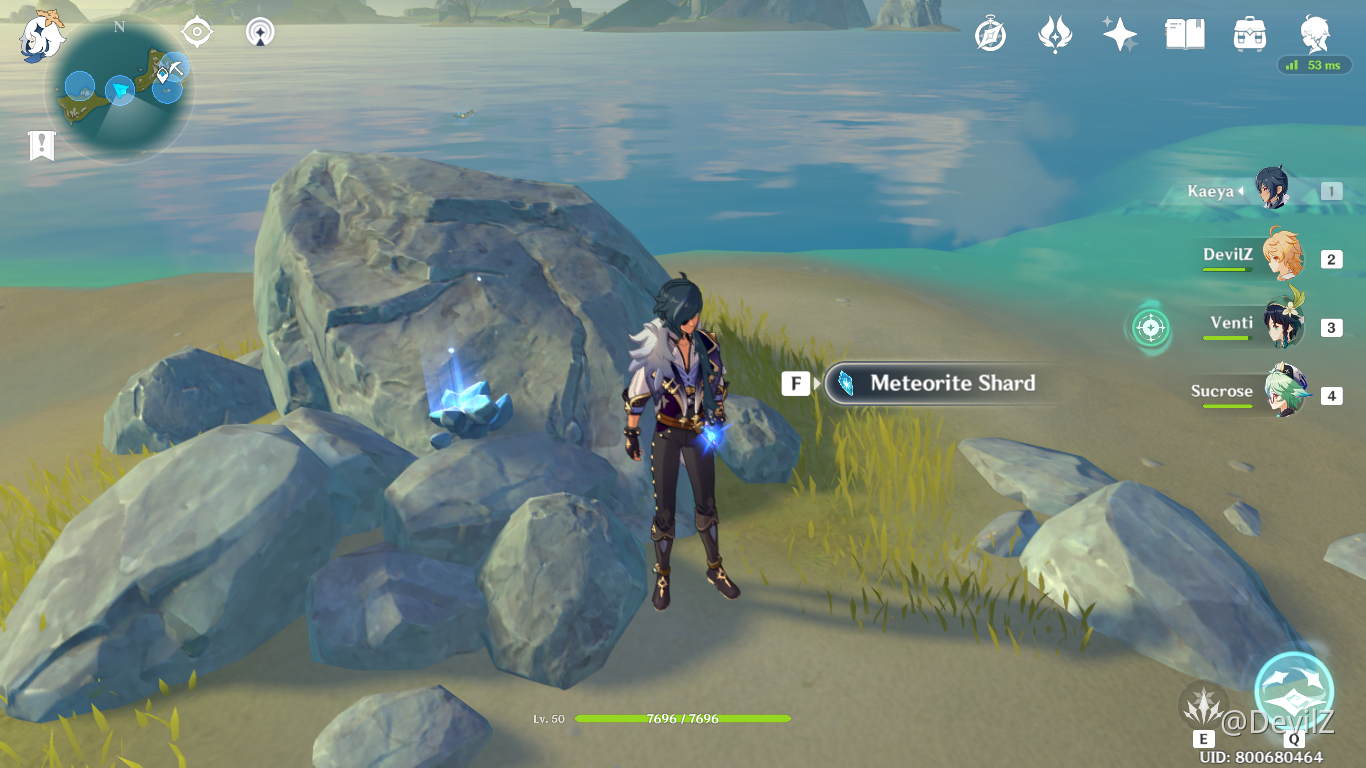Open the adventurer handbook book icon
This screenshot has width=1366, height=768.
point(1184,35)
